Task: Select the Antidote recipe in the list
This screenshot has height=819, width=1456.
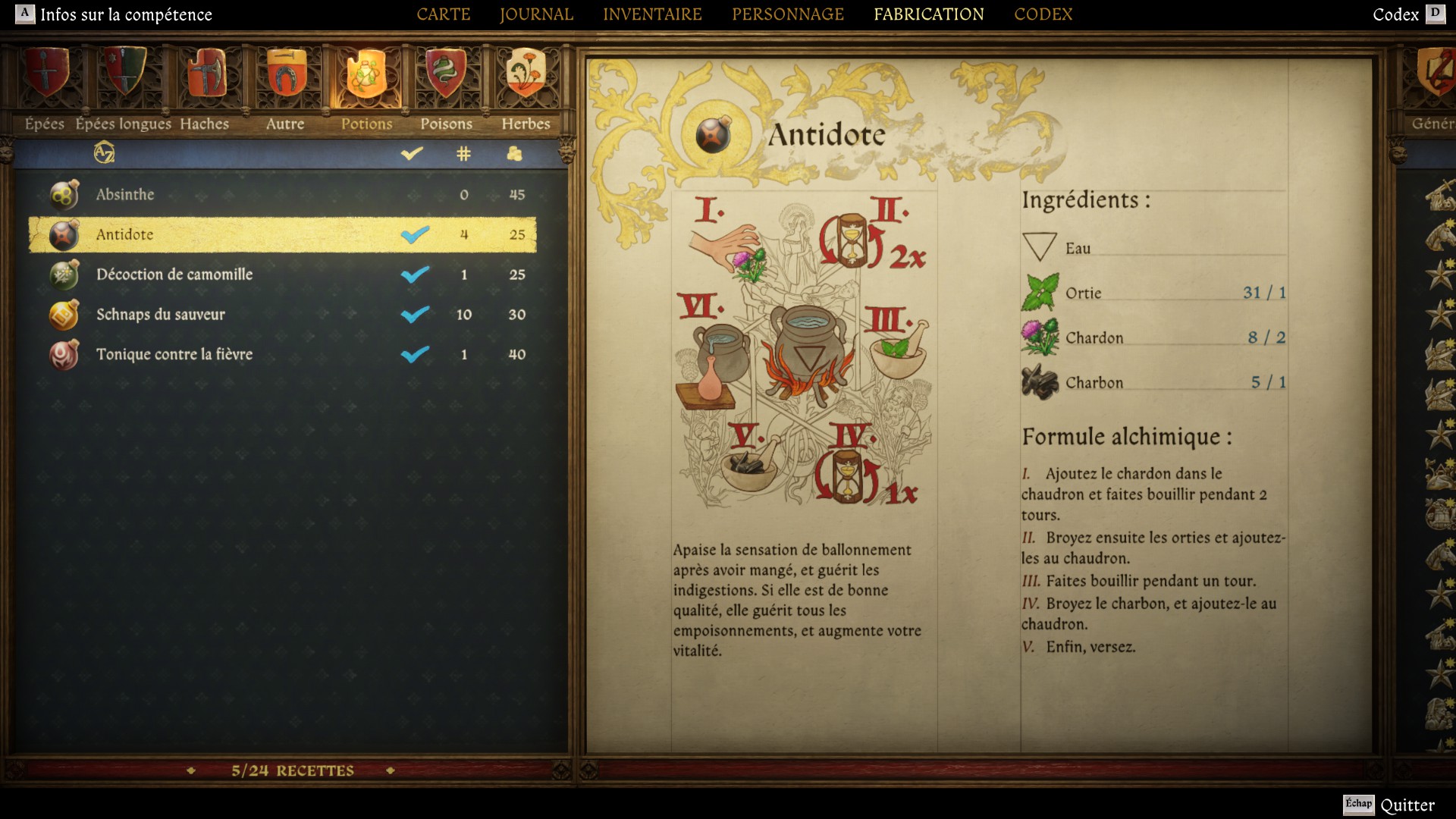Action: (227, 234)
